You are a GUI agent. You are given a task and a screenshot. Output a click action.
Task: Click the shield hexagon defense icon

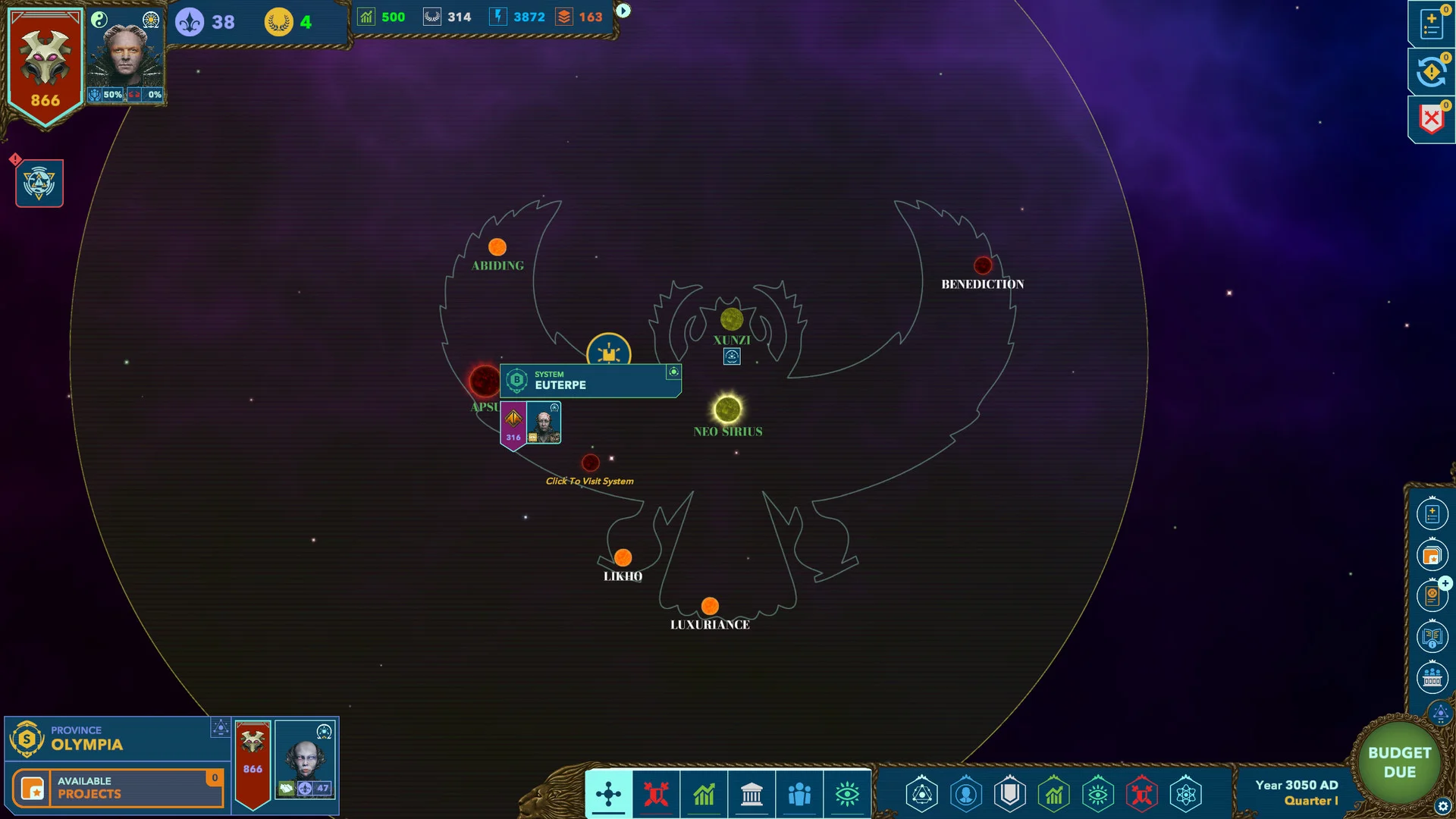pos(1010,794)
